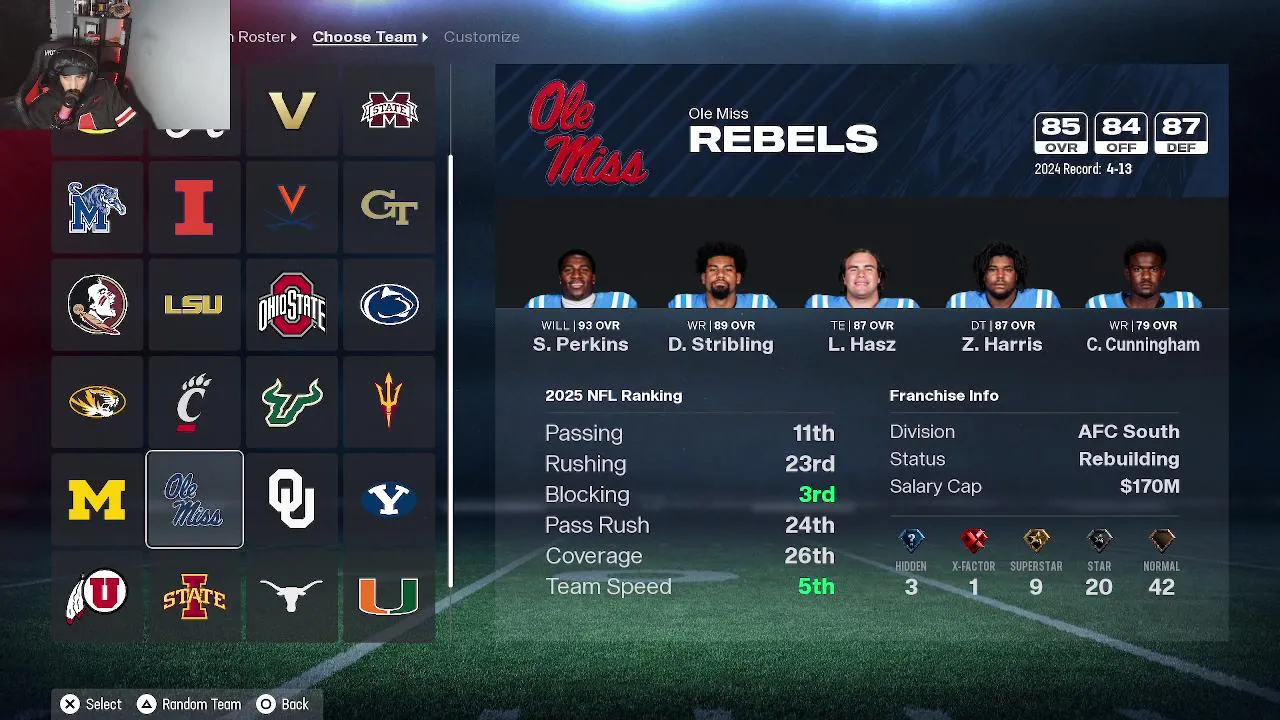Choose the Ohio State team tile
The height and width of the screenshot is (720, 1280).
click(291, 305)
